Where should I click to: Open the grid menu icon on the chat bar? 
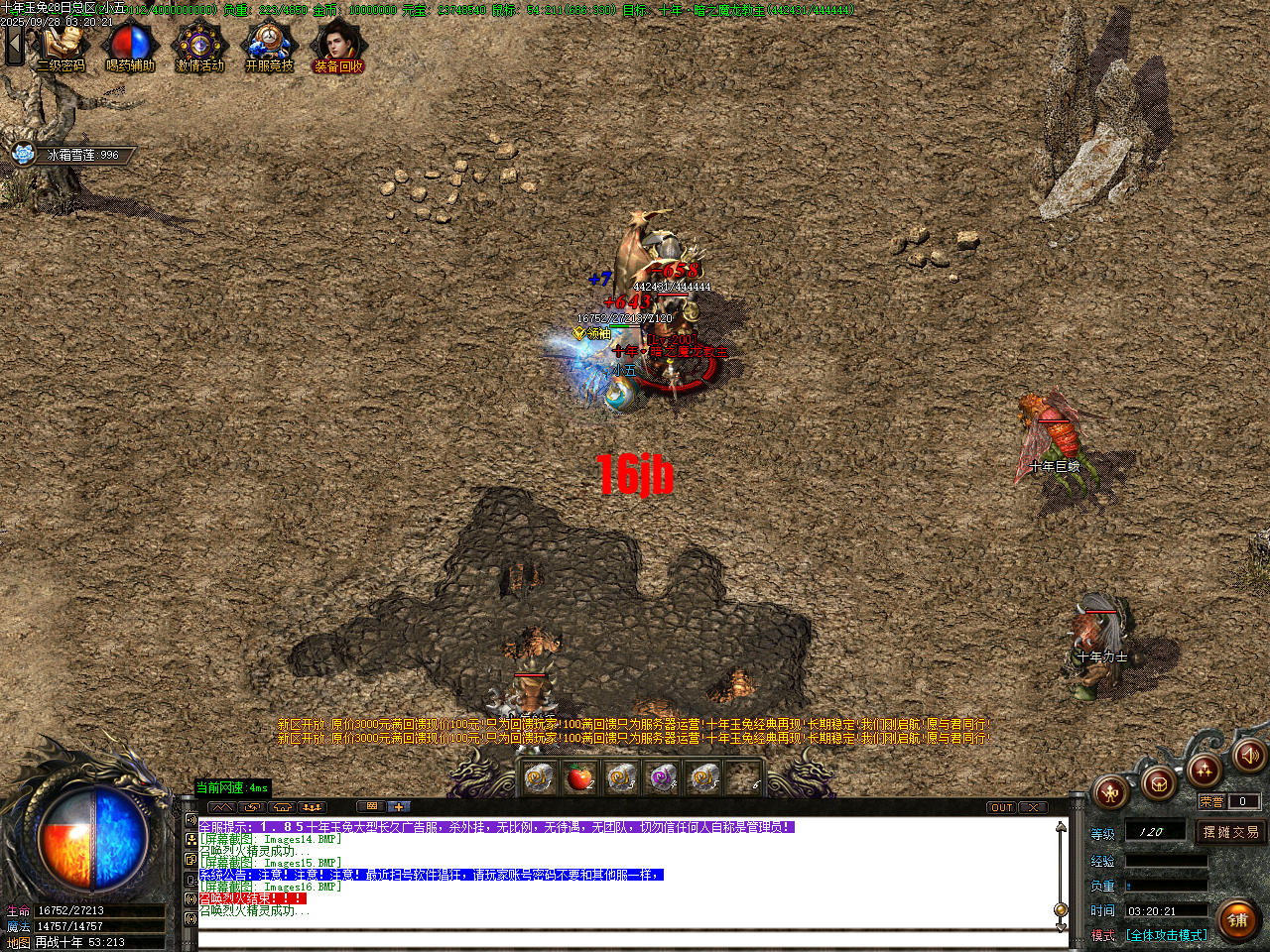click(x=371, y=806)
